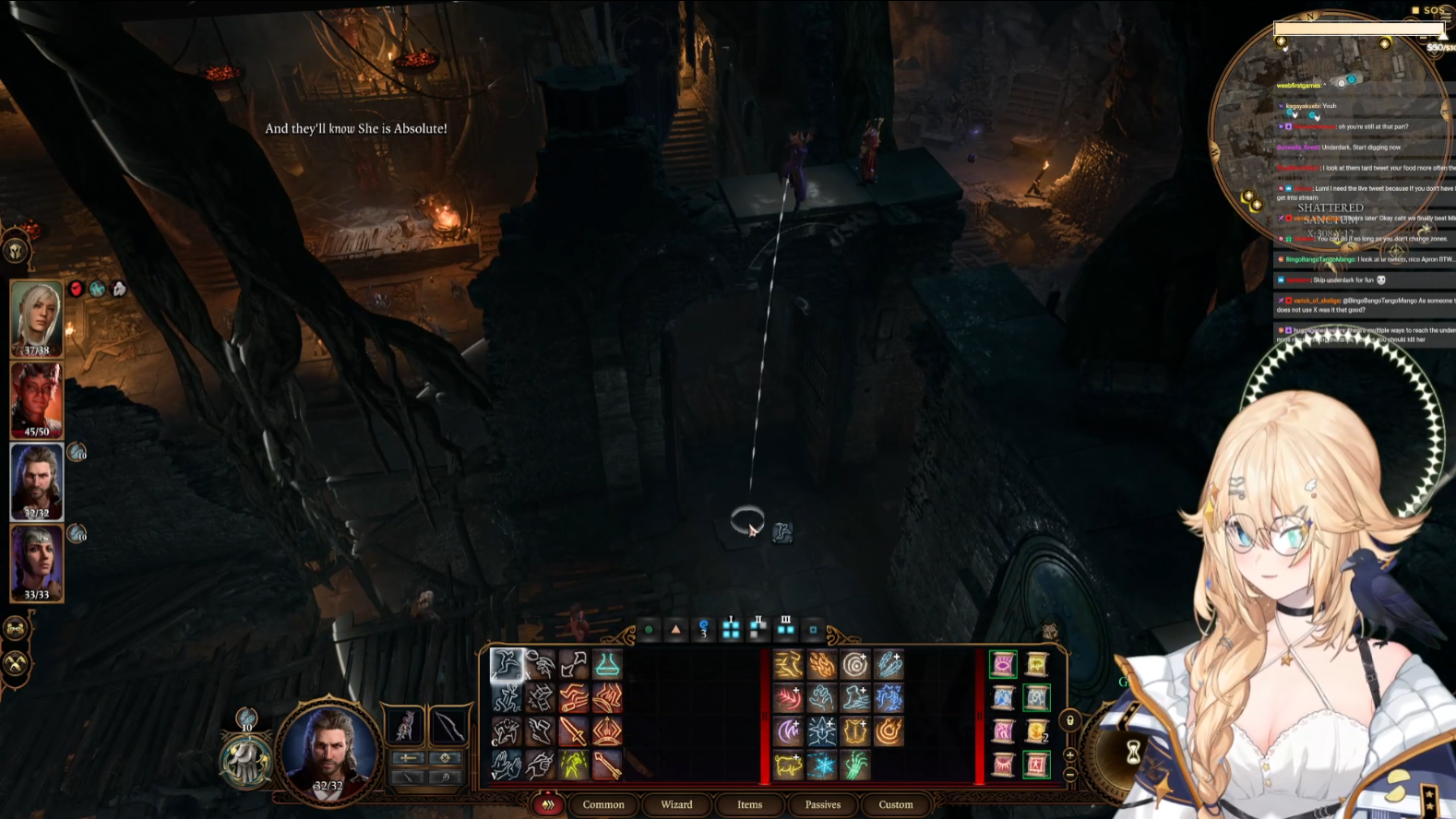Switch to the Common hotbar tab

603,804
